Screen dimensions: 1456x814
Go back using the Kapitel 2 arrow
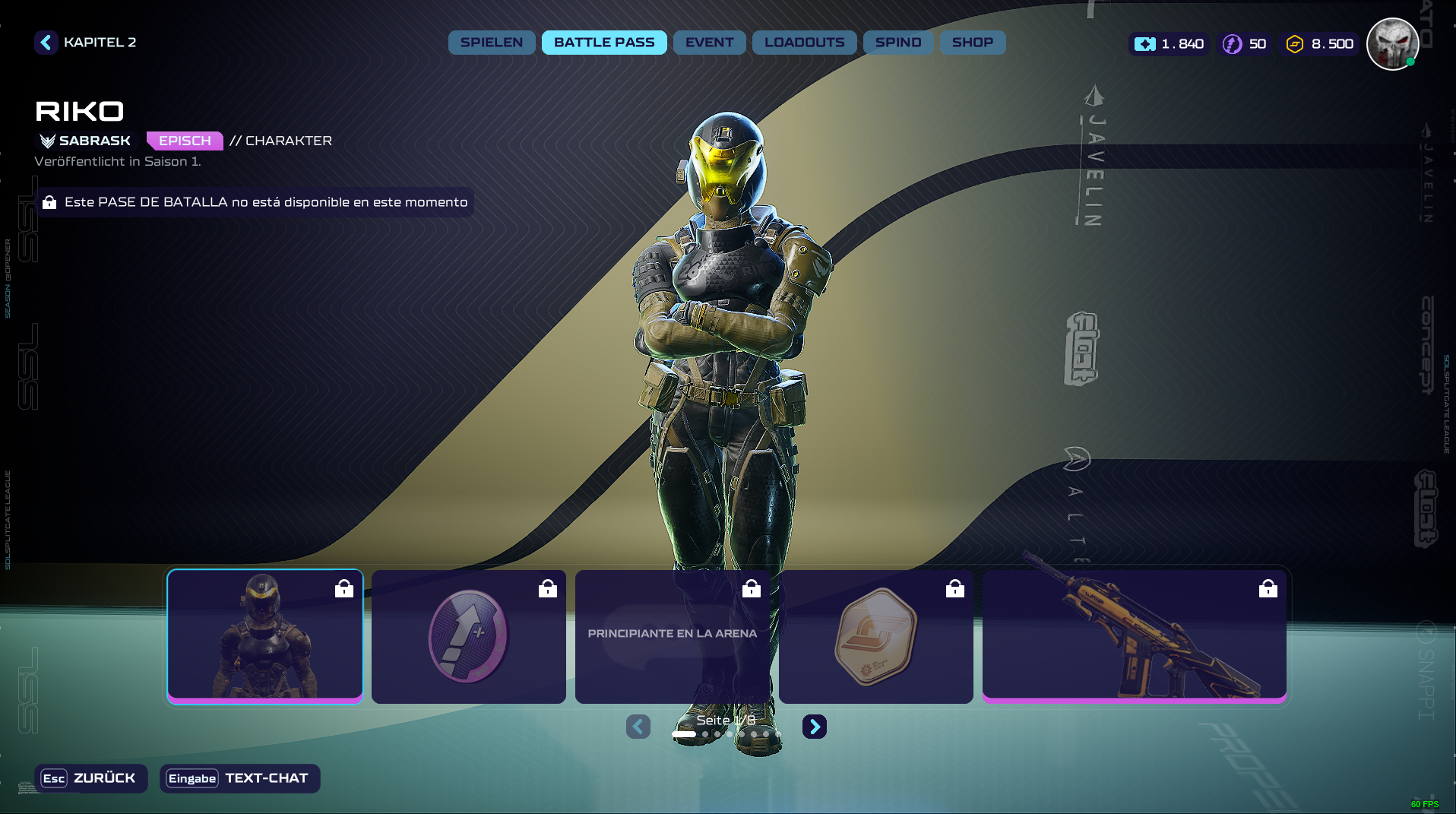(x=46, y=43)
